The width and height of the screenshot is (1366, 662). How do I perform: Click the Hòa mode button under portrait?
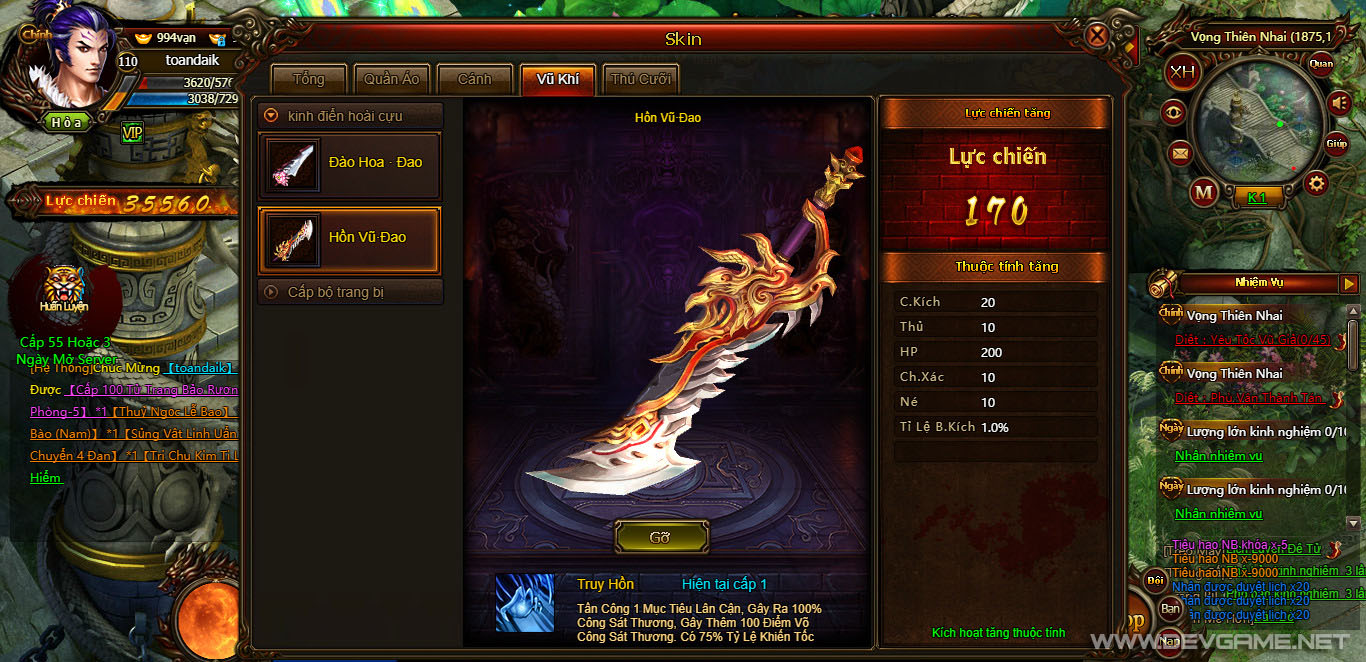pyautogui.click(x=68, y=122)
